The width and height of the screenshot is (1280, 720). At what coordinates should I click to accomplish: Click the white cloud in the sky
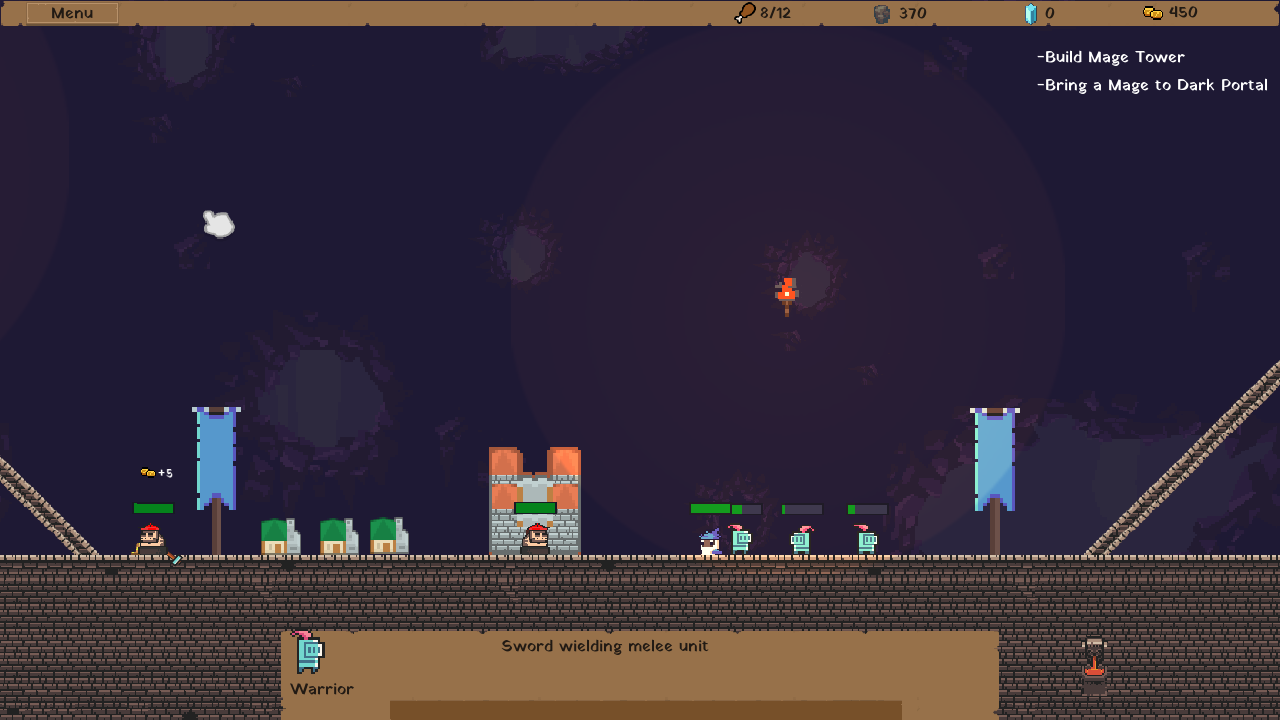[218, 224]
